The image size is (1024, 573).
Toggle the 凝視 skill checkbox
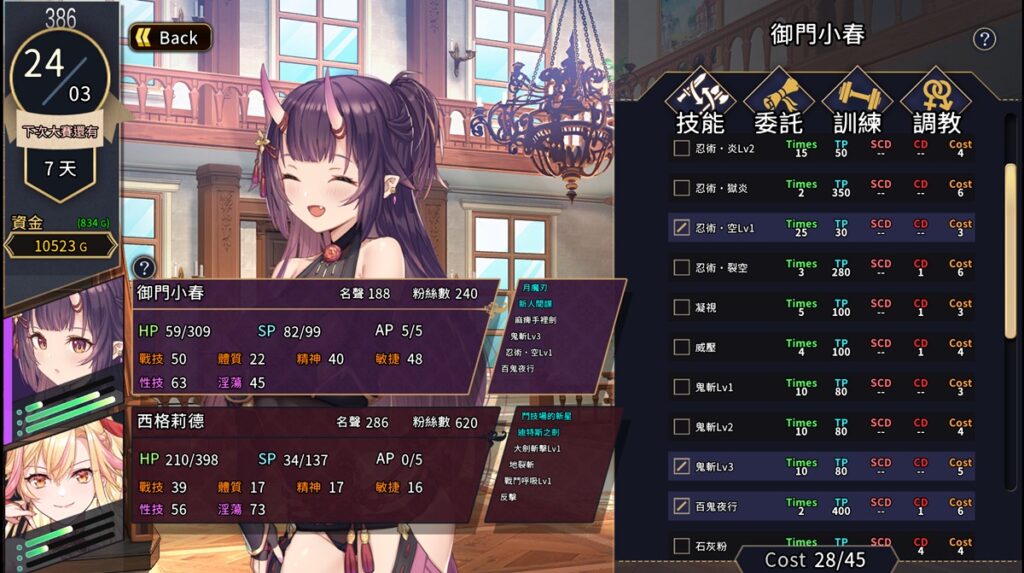682,308
